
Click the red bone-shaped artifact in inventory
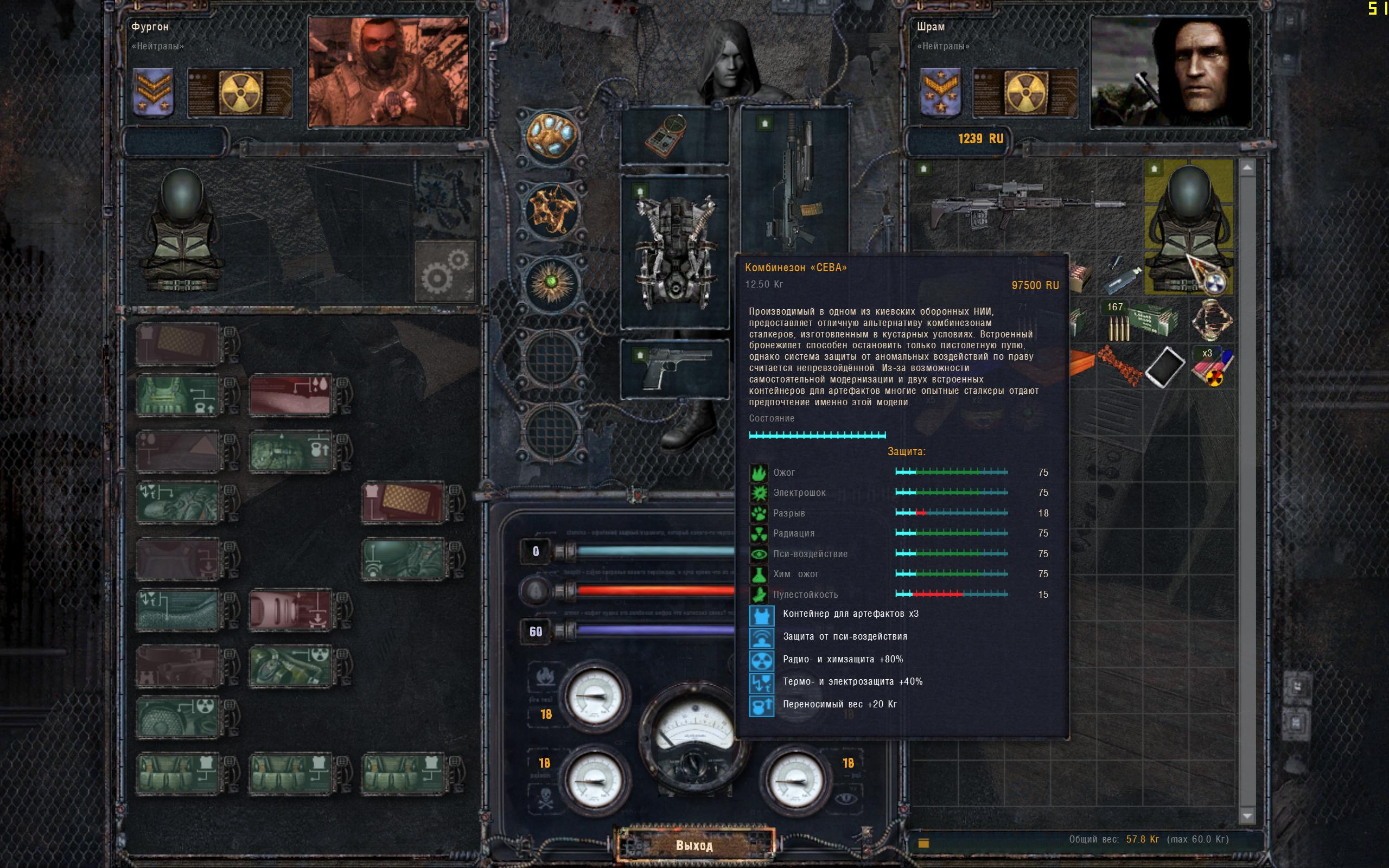point(1119,365)
